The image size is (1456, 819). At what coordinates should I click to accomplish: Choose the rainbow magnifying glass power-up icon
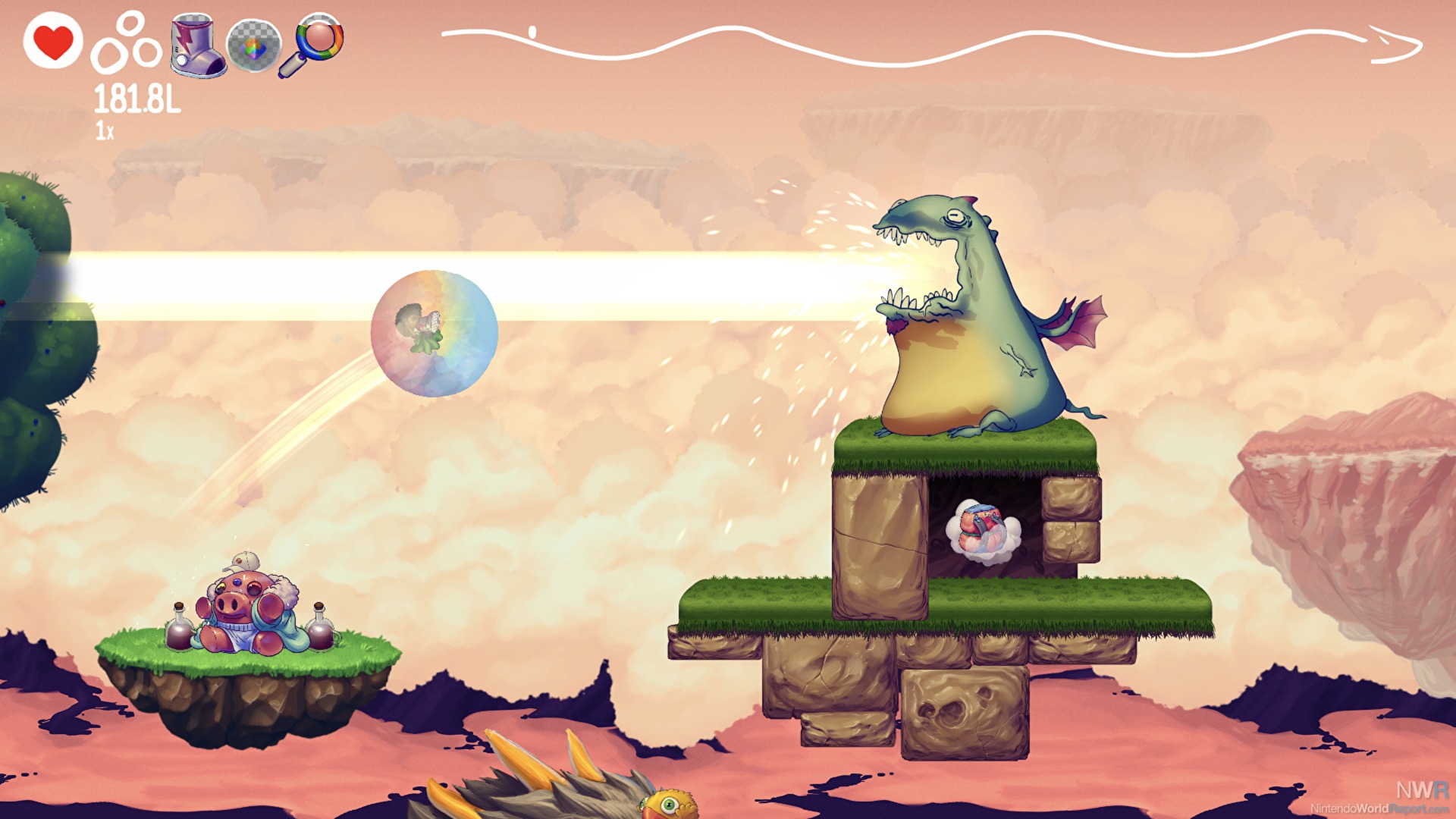pos(313,43)
